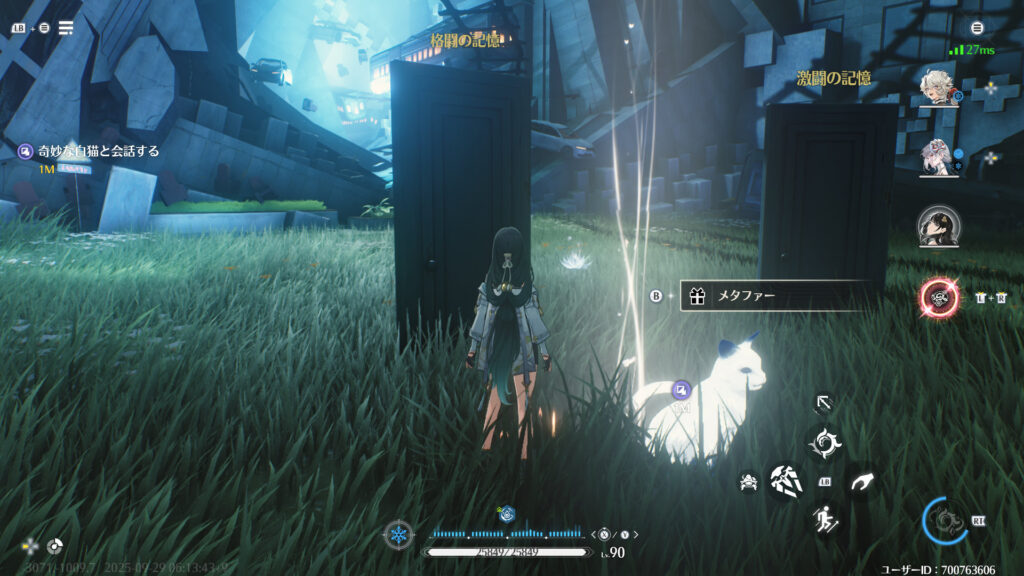The height and width of the screenshot is (576, 1024).
Task: Select the dark-haired party member portrait
Action: (939, 226)
